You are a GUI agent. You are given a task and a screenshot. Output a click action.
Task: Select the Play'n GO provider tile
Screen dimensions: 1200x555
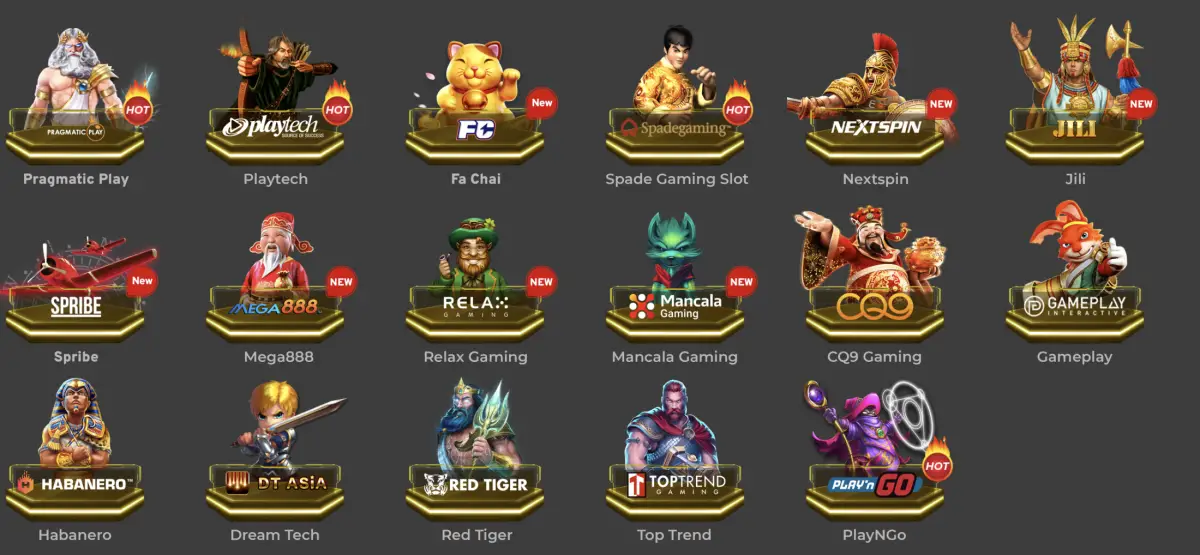coord(876,462)
